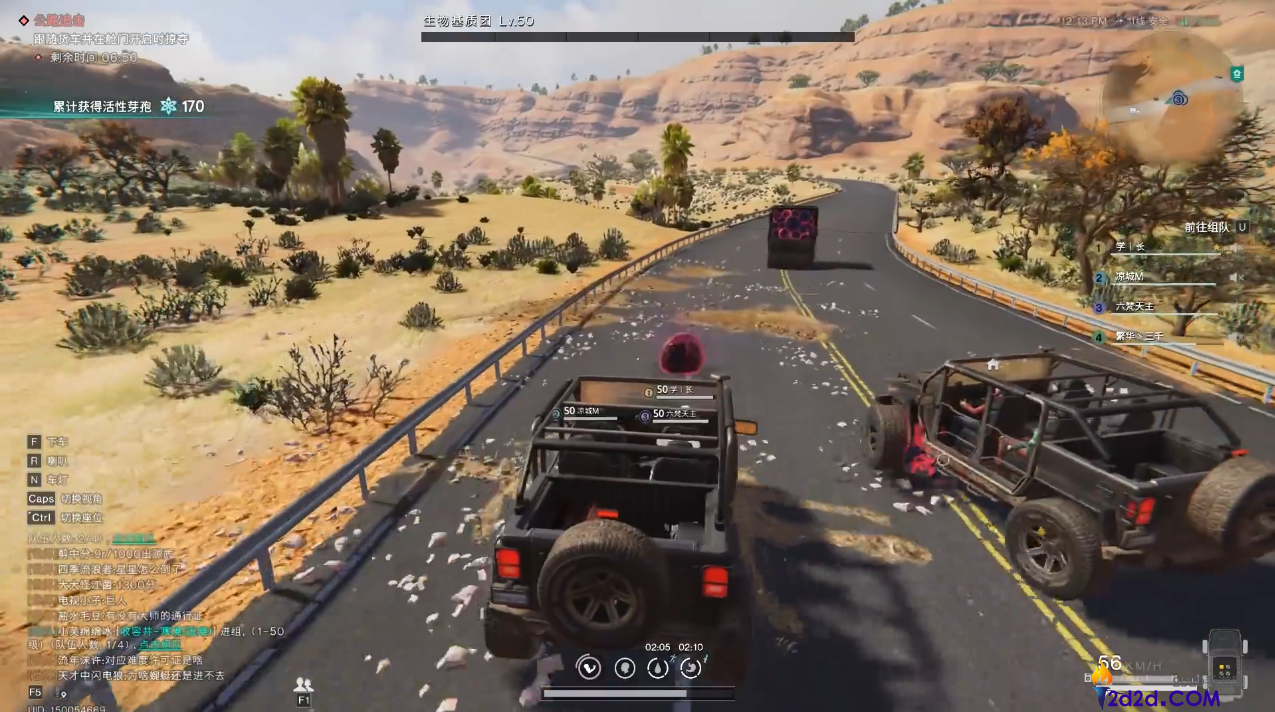This screenshot has width=1275, height=712.
Task: Open the circular minimap
Action: click(x=1172, y=98)
